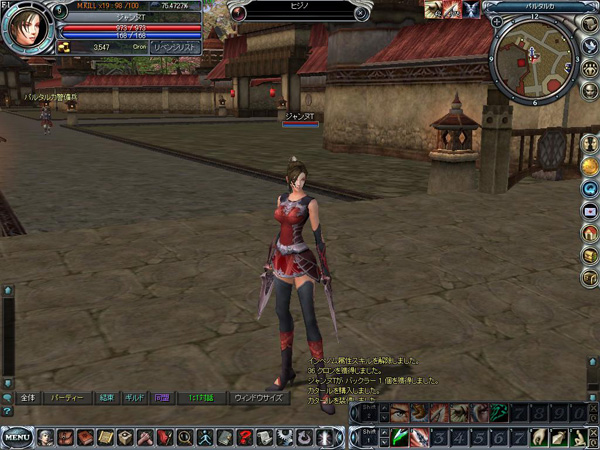The height and width of the screenshot is (450, 600).
Task: Open the main MENU button
Action: [x=15, y=437]
